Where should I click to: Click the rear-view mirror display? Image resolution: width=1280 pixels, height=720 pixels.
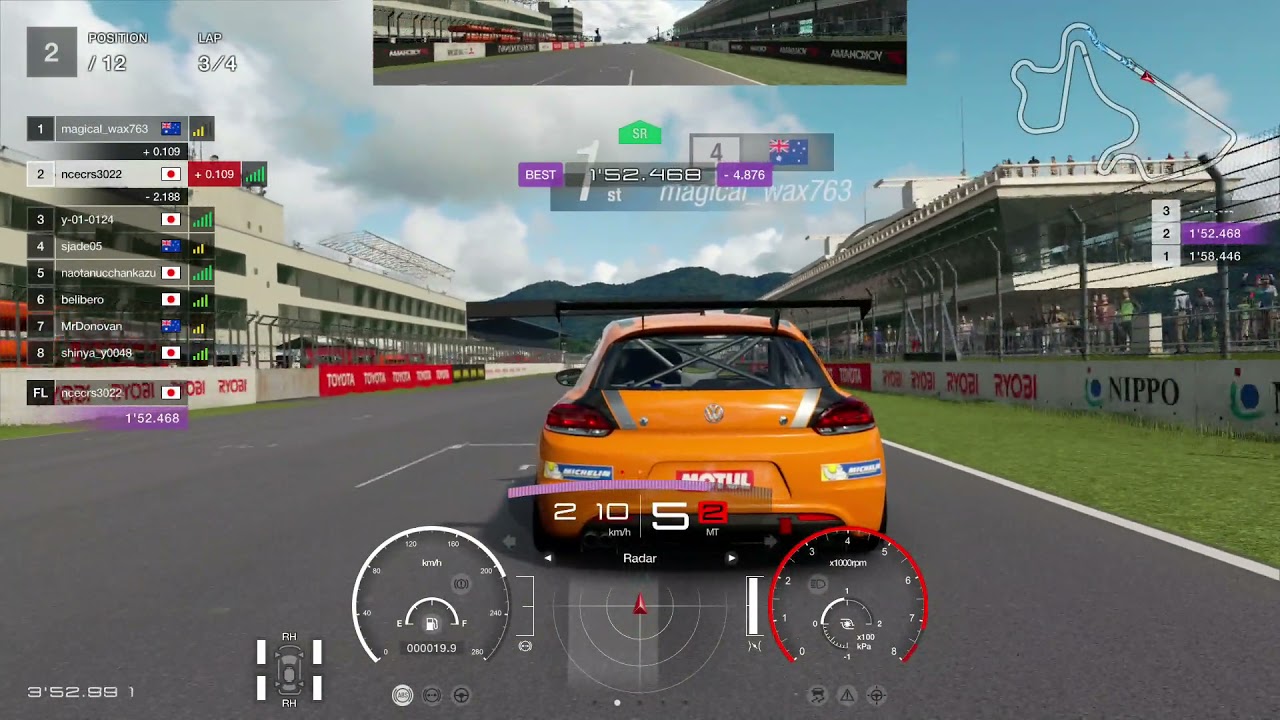640,42
